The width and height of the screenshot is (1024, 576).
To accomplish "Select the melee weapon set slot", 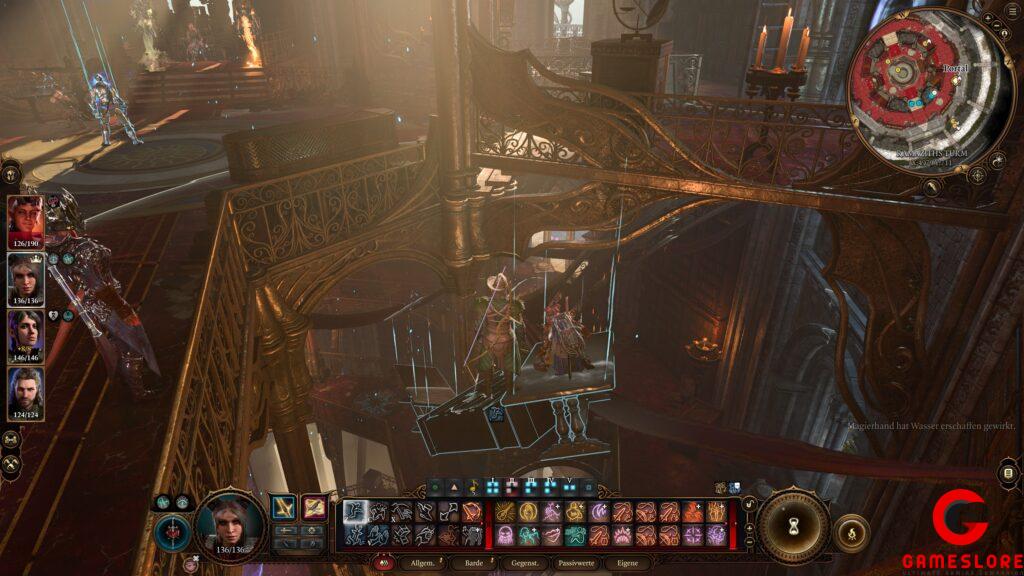I will (x=285, y=509).
